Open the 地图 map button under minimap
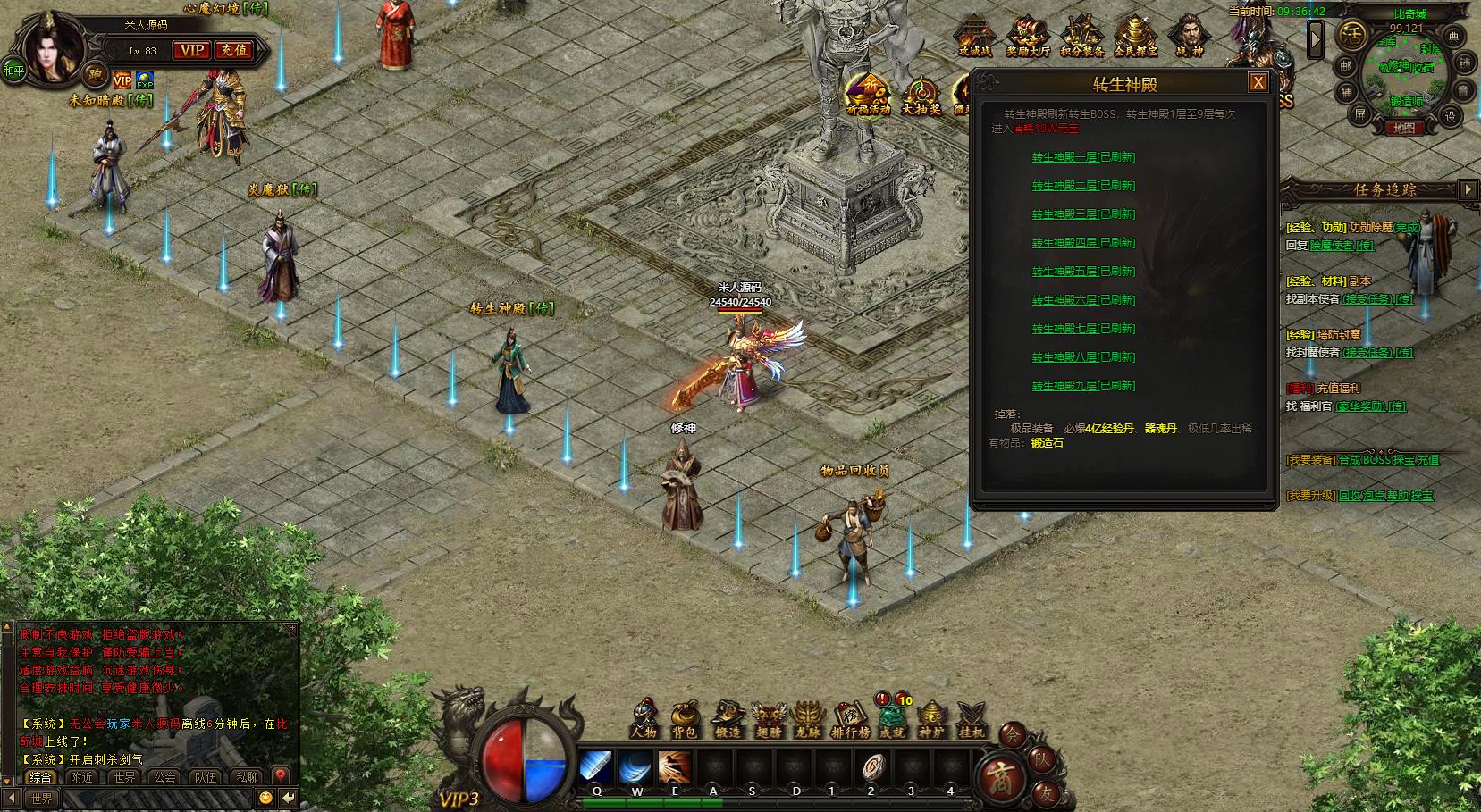This screenshot has height=812, width=1481. (1404, 128)
